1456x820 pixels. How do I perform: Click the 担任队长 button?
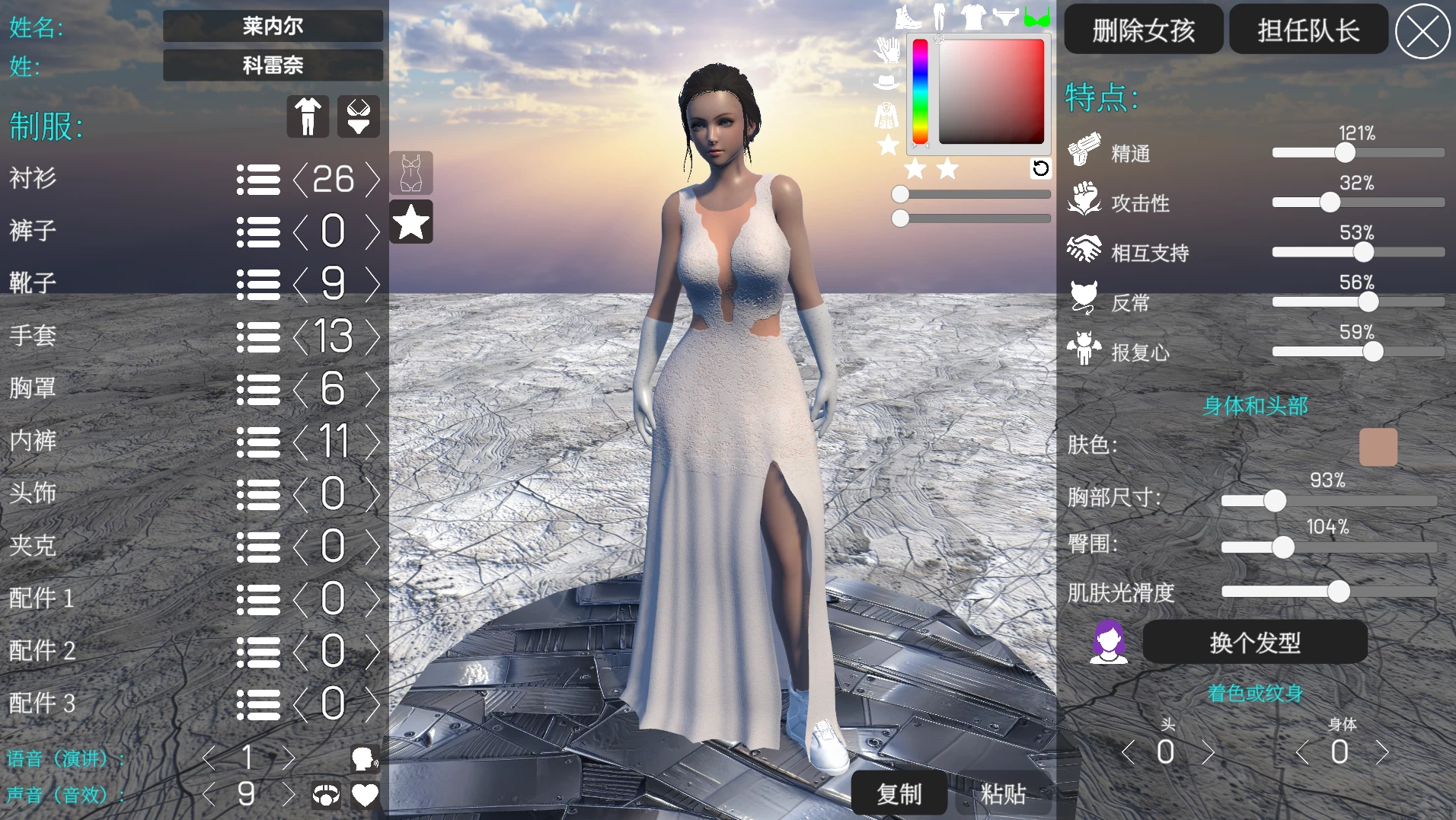1308,29
